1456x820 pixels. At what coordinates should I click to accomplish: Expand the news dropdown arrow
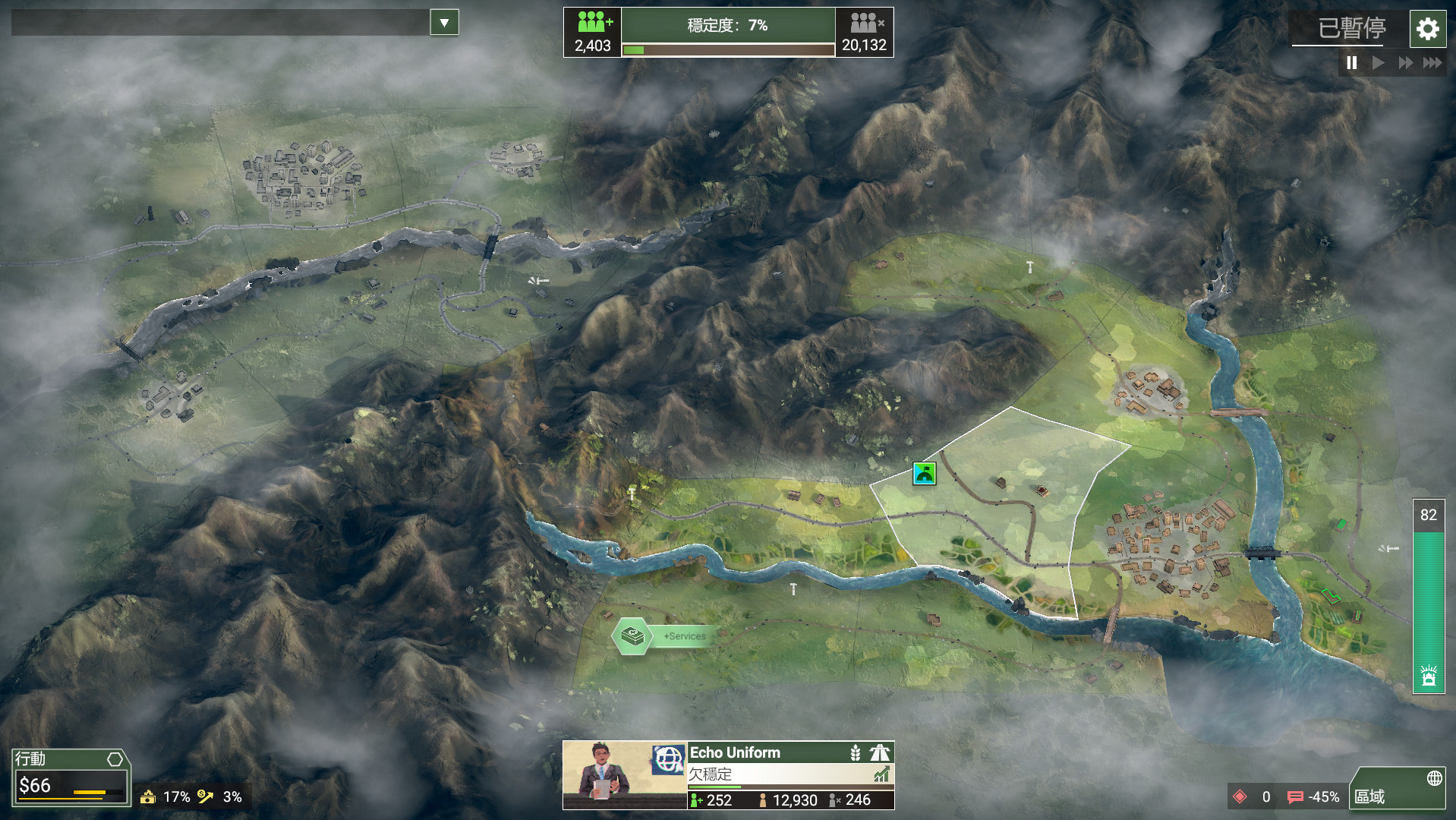click(444, 23)
